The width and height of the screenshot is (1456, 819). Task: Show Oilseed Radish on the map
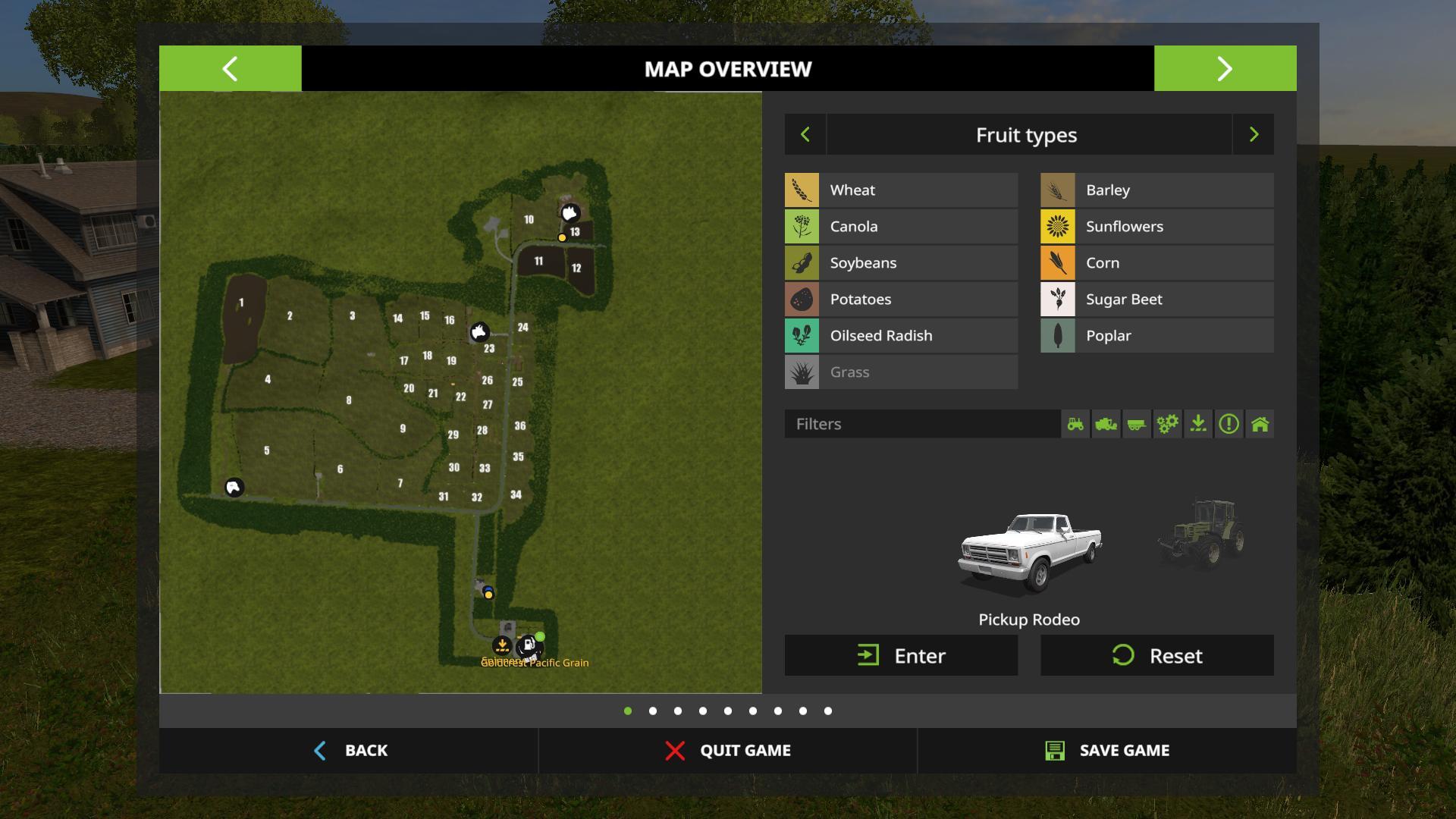click(901, 336)
